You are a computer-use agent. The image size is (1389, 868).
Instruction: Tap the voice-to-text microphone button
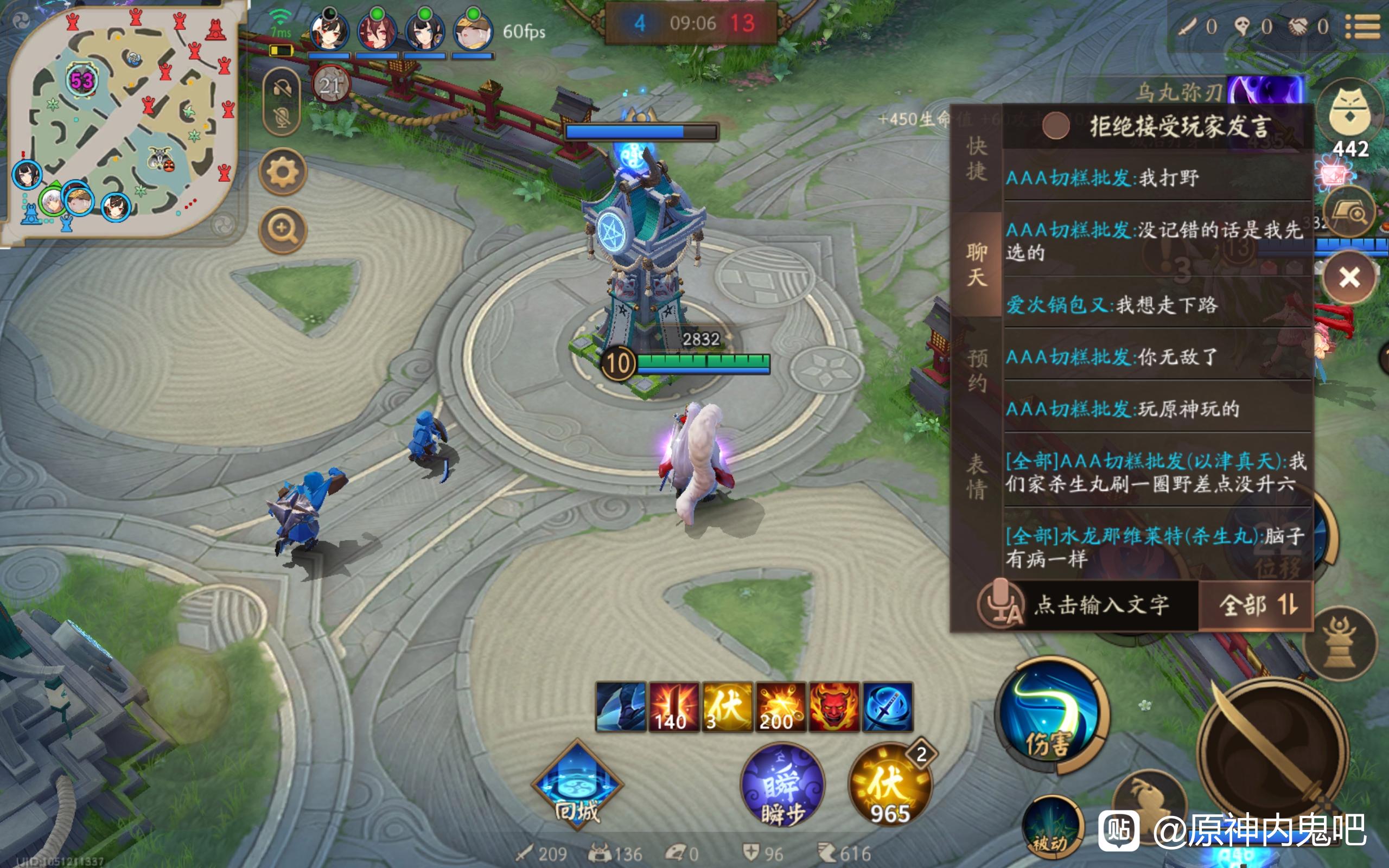[1001, 605]
